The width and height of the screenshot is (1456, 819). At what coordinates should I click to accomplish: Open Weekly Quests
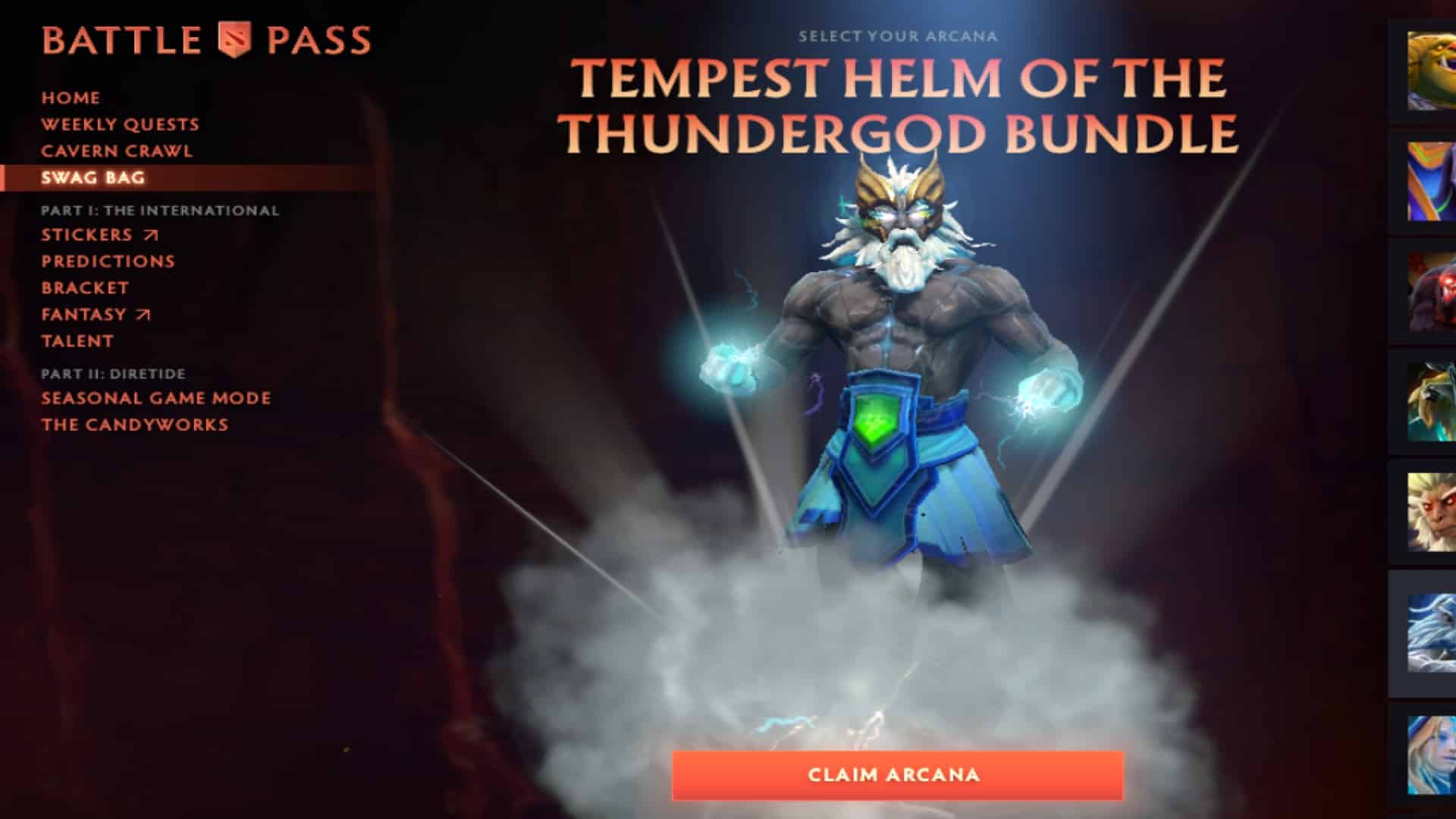pyautogui.click(x=121, y=124)
